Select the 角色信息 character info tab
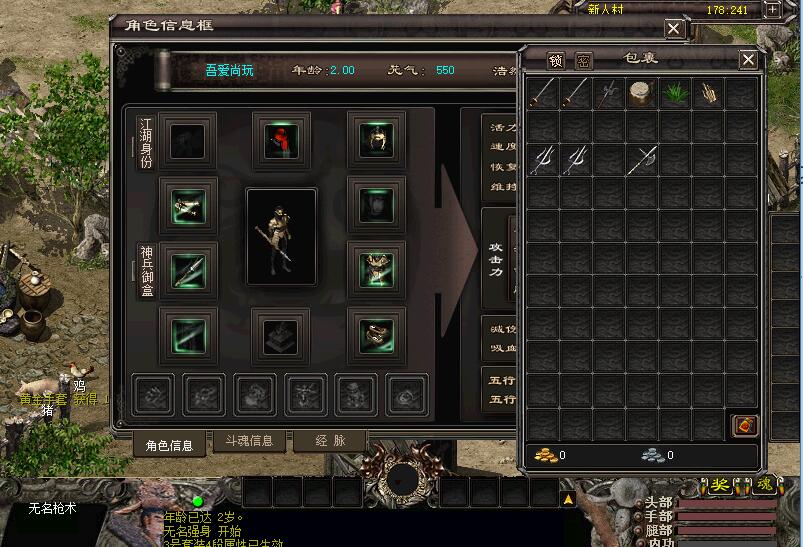Screen dimensions: 803x547 click(169, 444)
